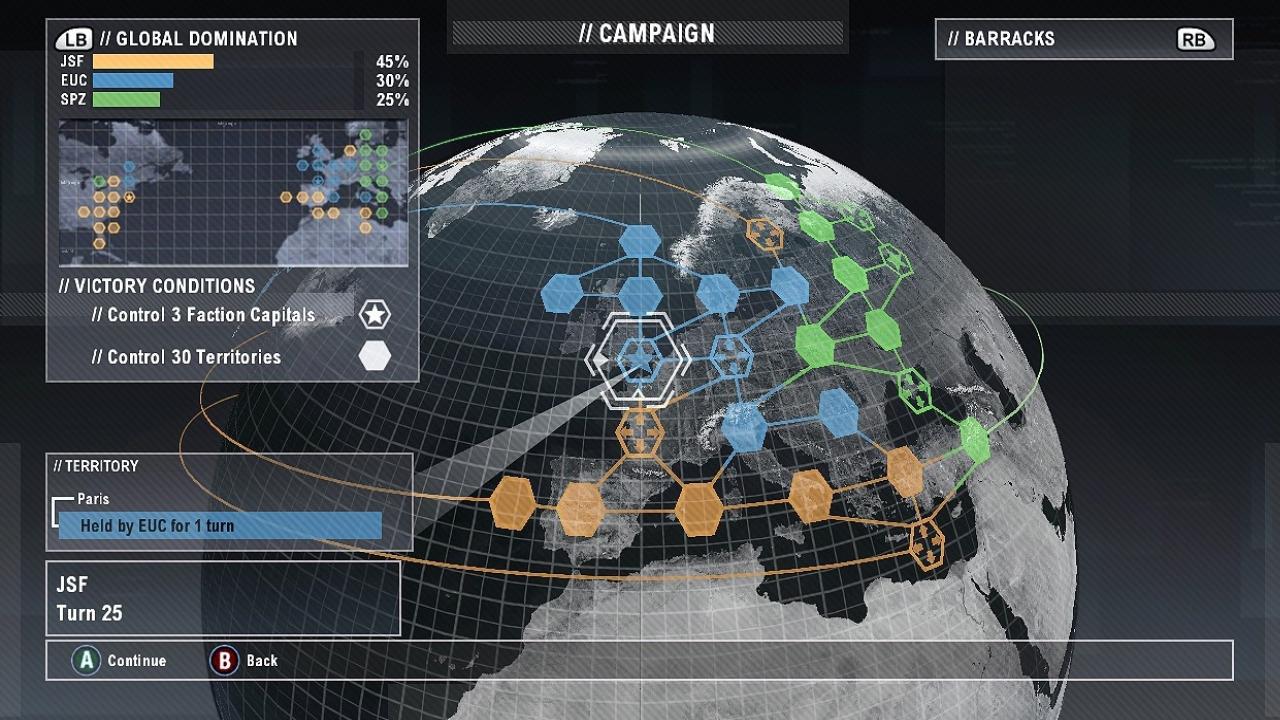Click the Held by EUC duration bar
This screenshot has height=720, width=1280.
[222, 523]
